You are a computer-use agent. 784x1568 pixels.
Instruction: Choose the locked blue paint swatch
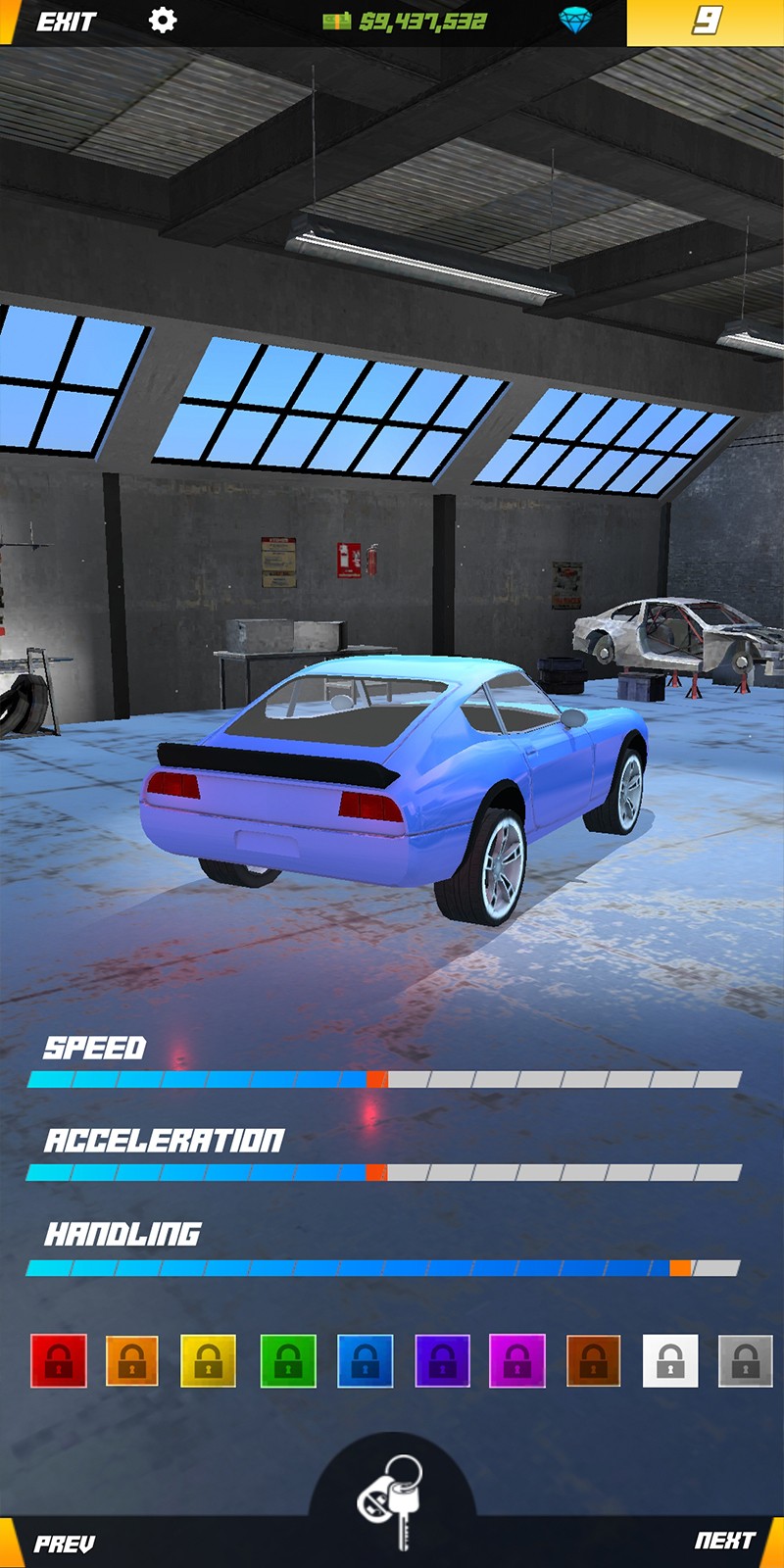(365, 1360)
